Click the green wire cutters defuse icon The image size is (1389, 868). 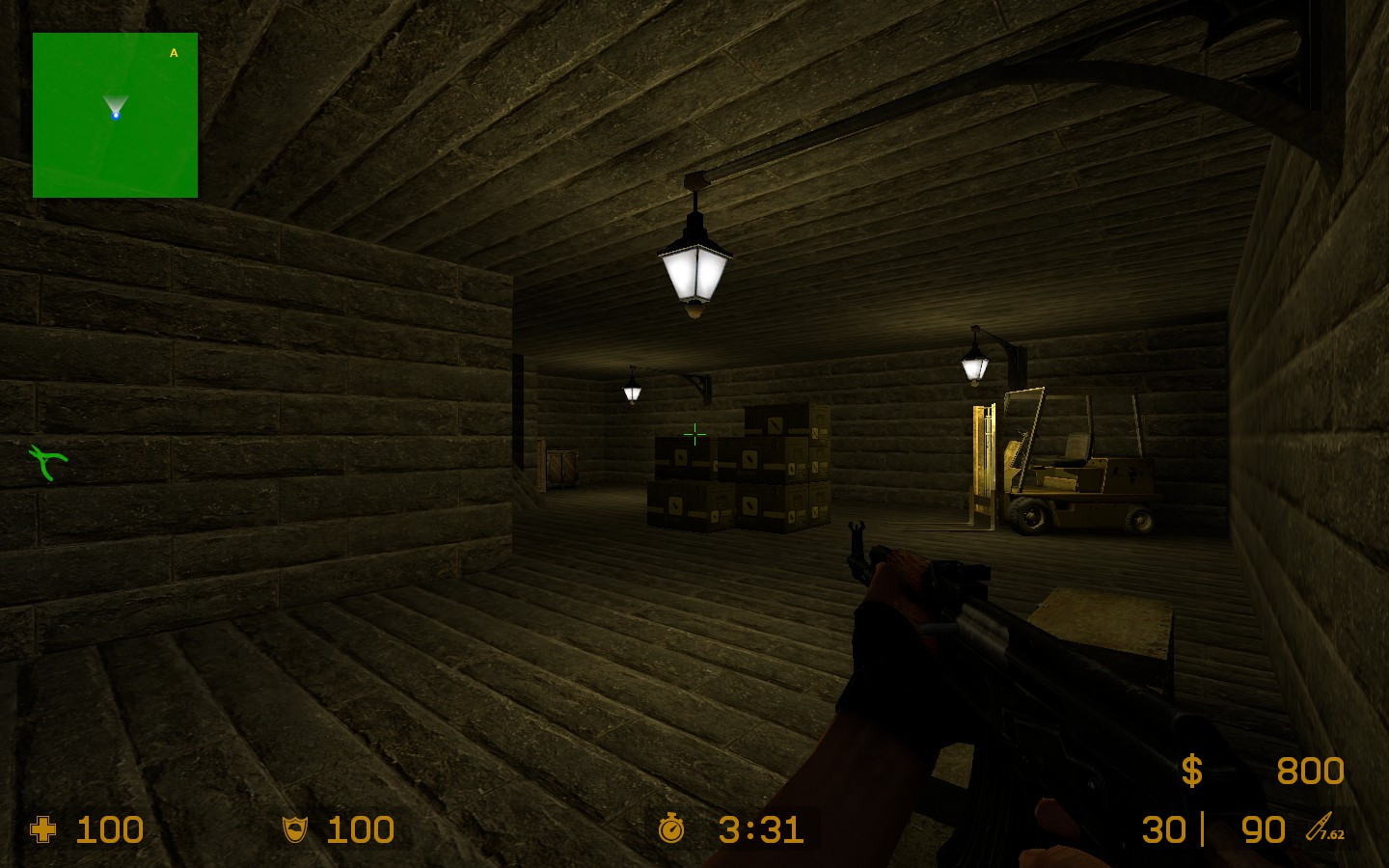[47, 462]
